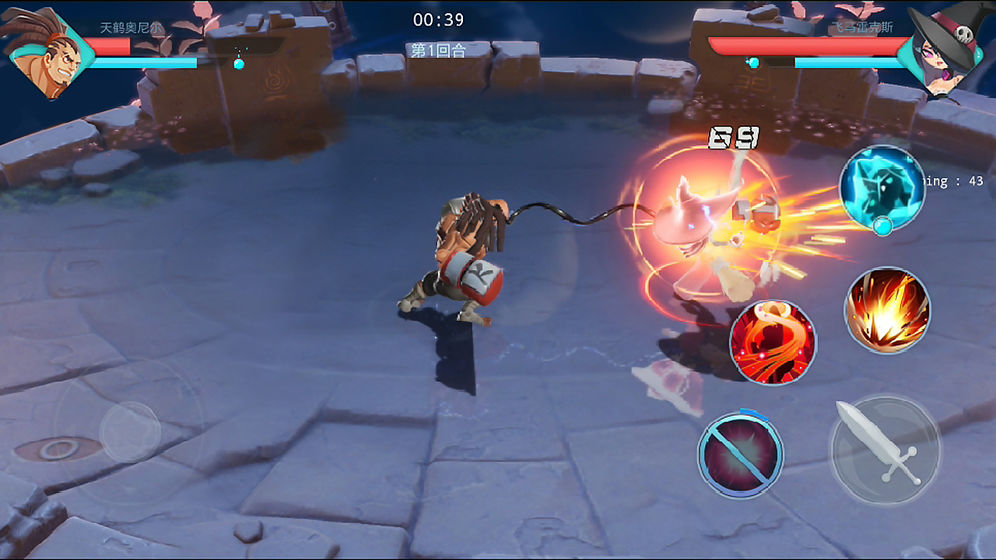Screen dimensions: 996x560
Task: Touch the virtual movement joystick
Action: pos(129,431)
